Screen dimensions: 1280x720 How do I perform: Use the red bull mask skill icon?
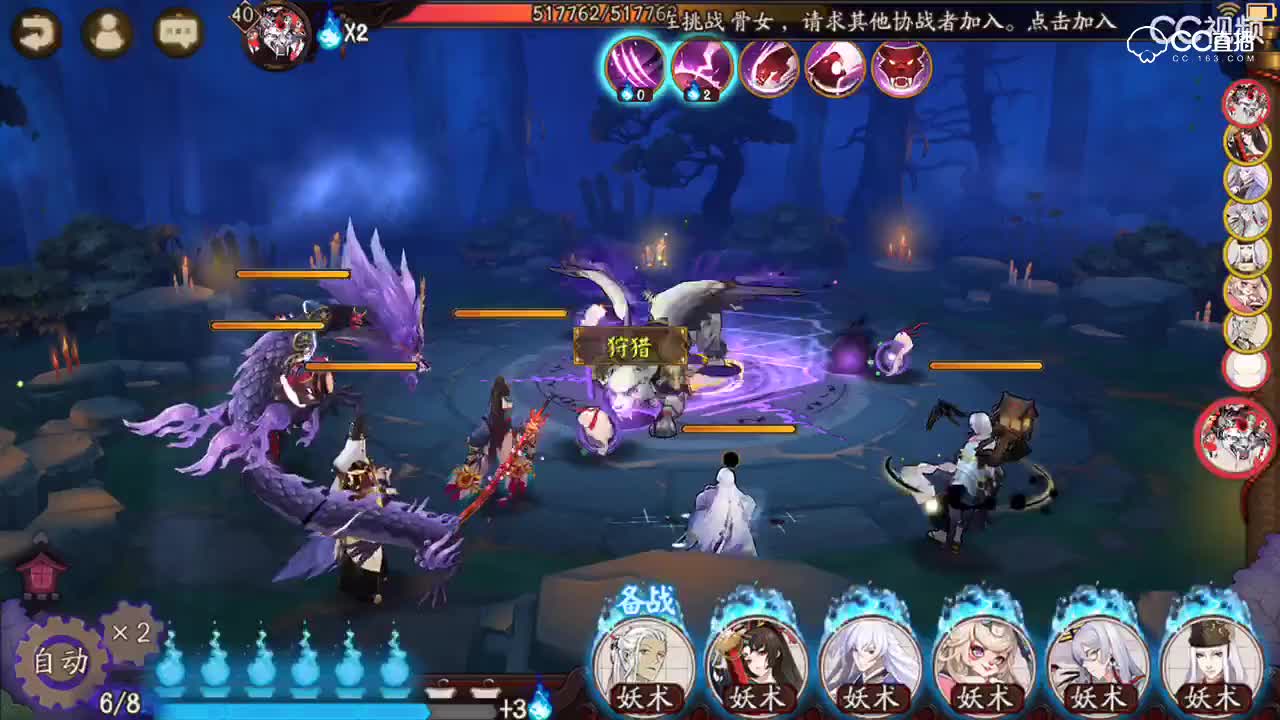click(898, 70)
